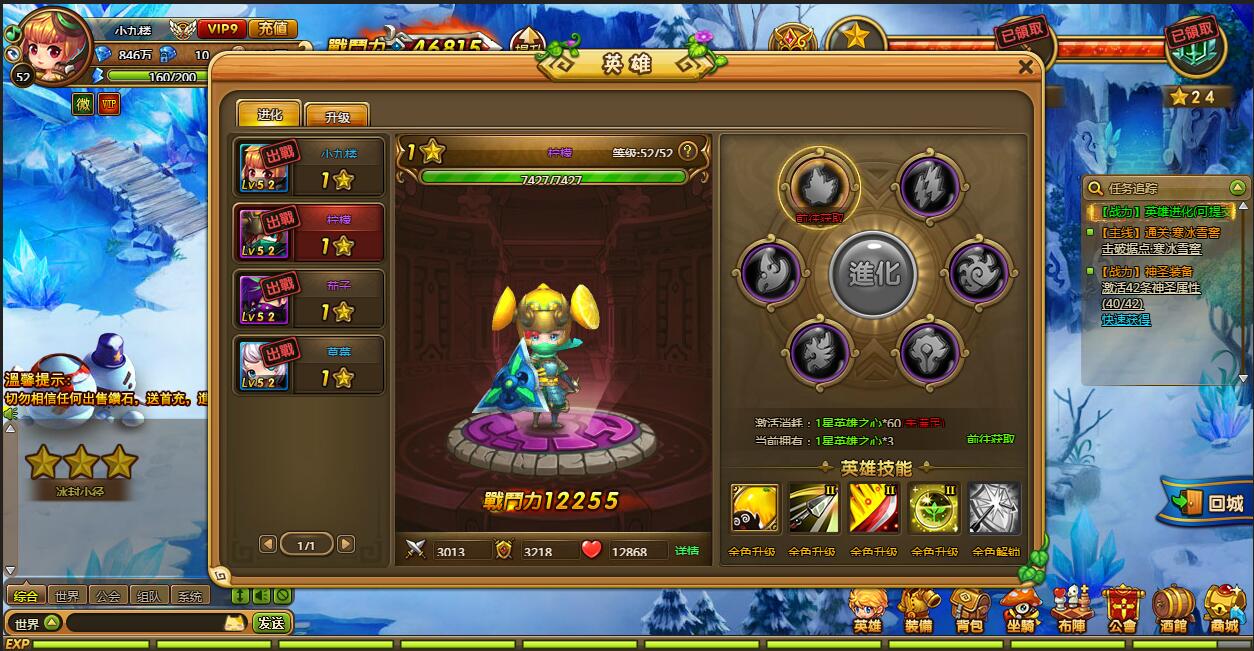Send chat message with 发送 button
Image resolution: width=1254 pixels, height=651 pixels.
271,623
